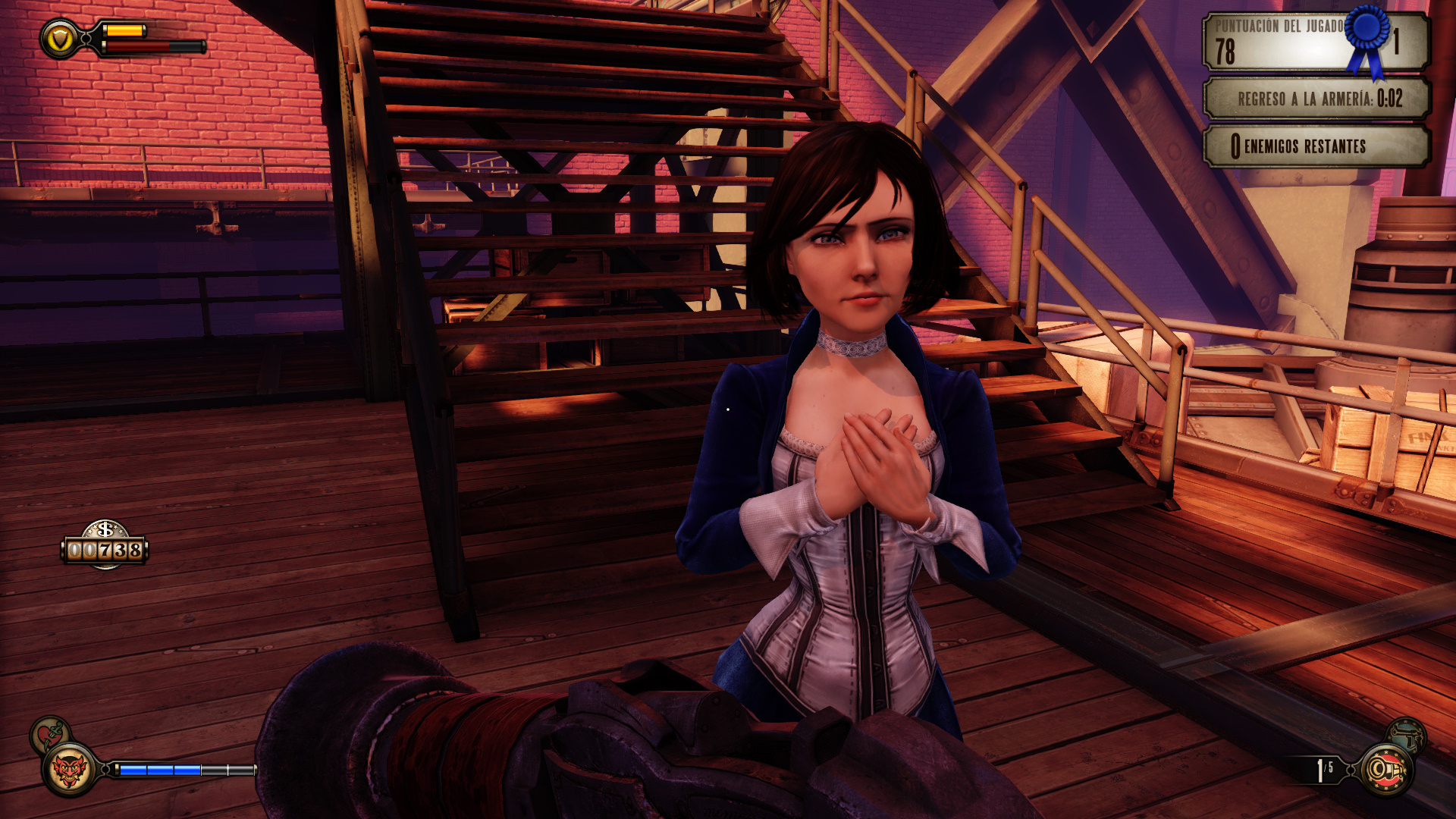
Task: Click the gold shield emblem
Action: pyautogui.click(x=59, y=39)
